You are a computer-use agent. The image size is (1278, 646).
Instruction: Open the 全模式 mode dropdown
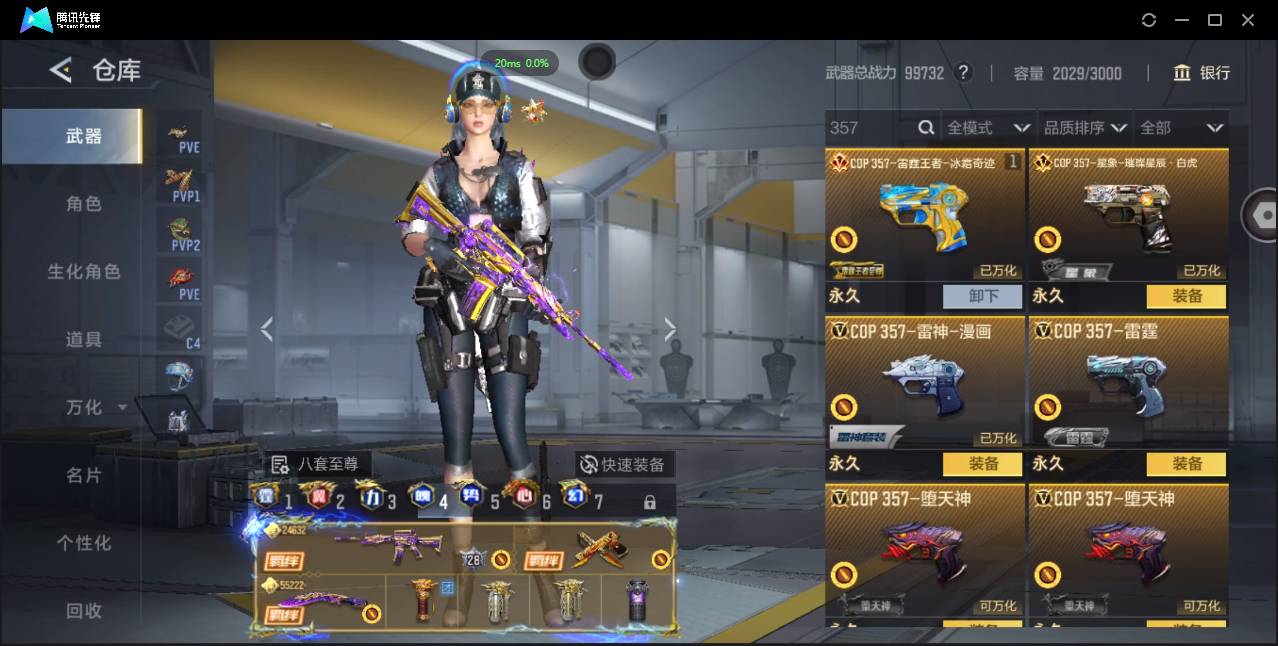tap(988, 128)
